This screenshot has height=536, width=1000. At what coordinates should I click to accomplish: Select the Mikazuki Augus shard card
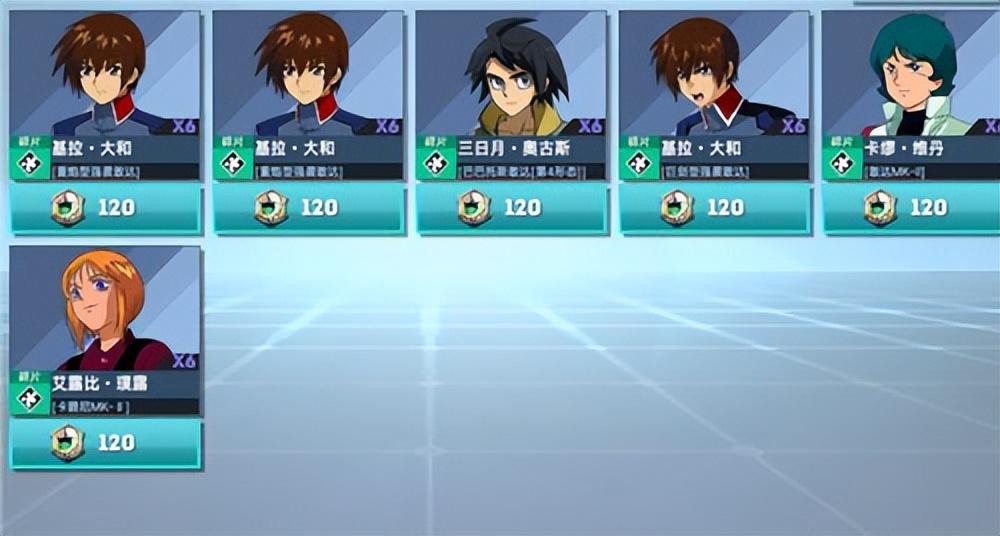[x=510, y=95]
